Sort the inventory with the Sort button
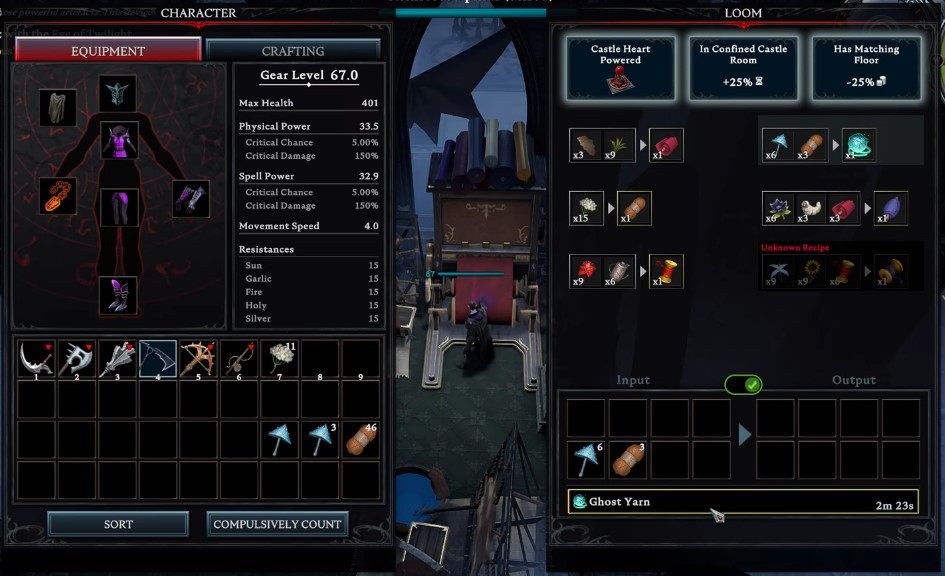Screen dimensions: 945x576 point(118,524)
